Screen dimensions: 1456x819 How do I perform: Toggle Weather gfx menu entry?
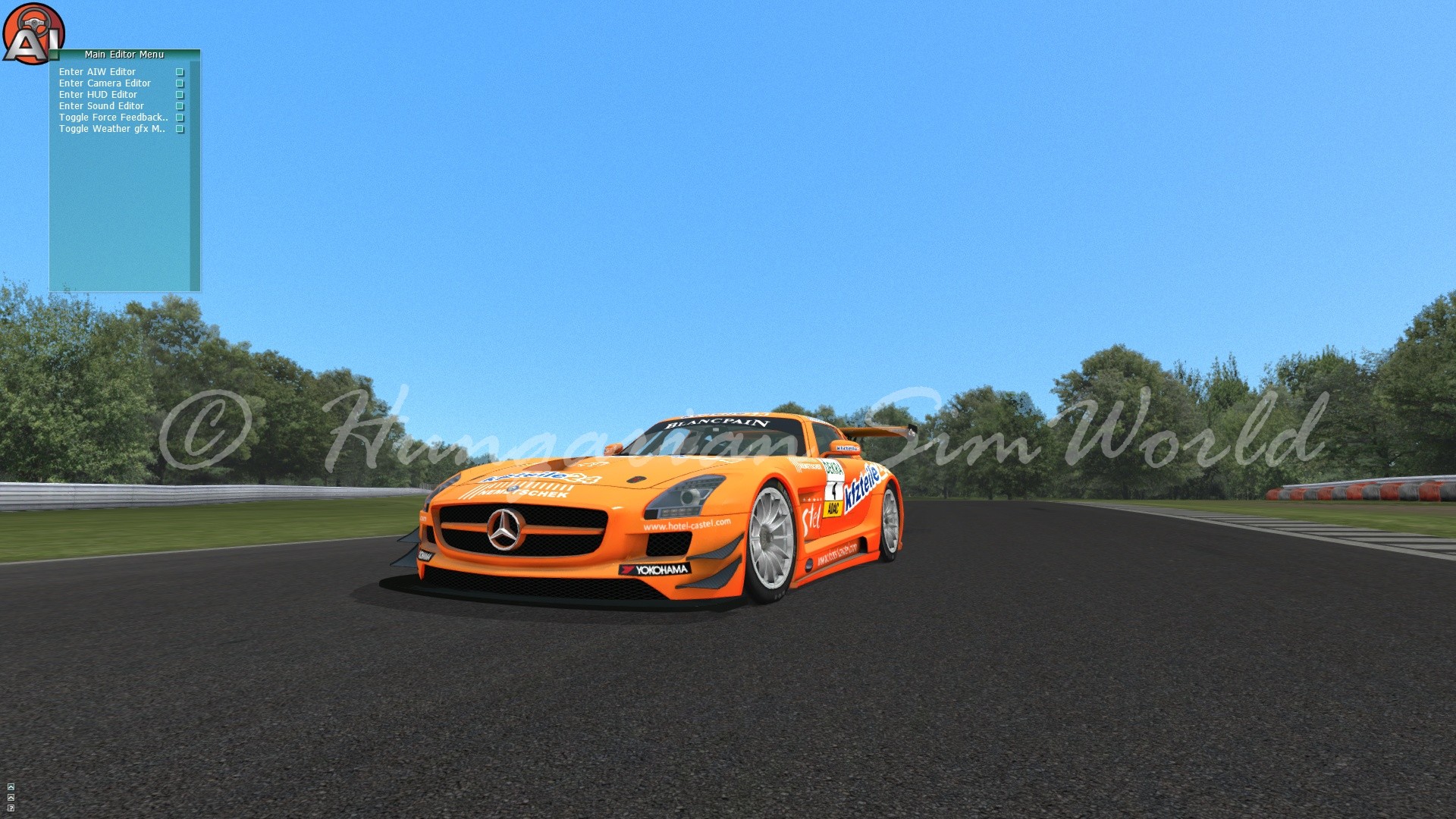click(x=111, y=129)
